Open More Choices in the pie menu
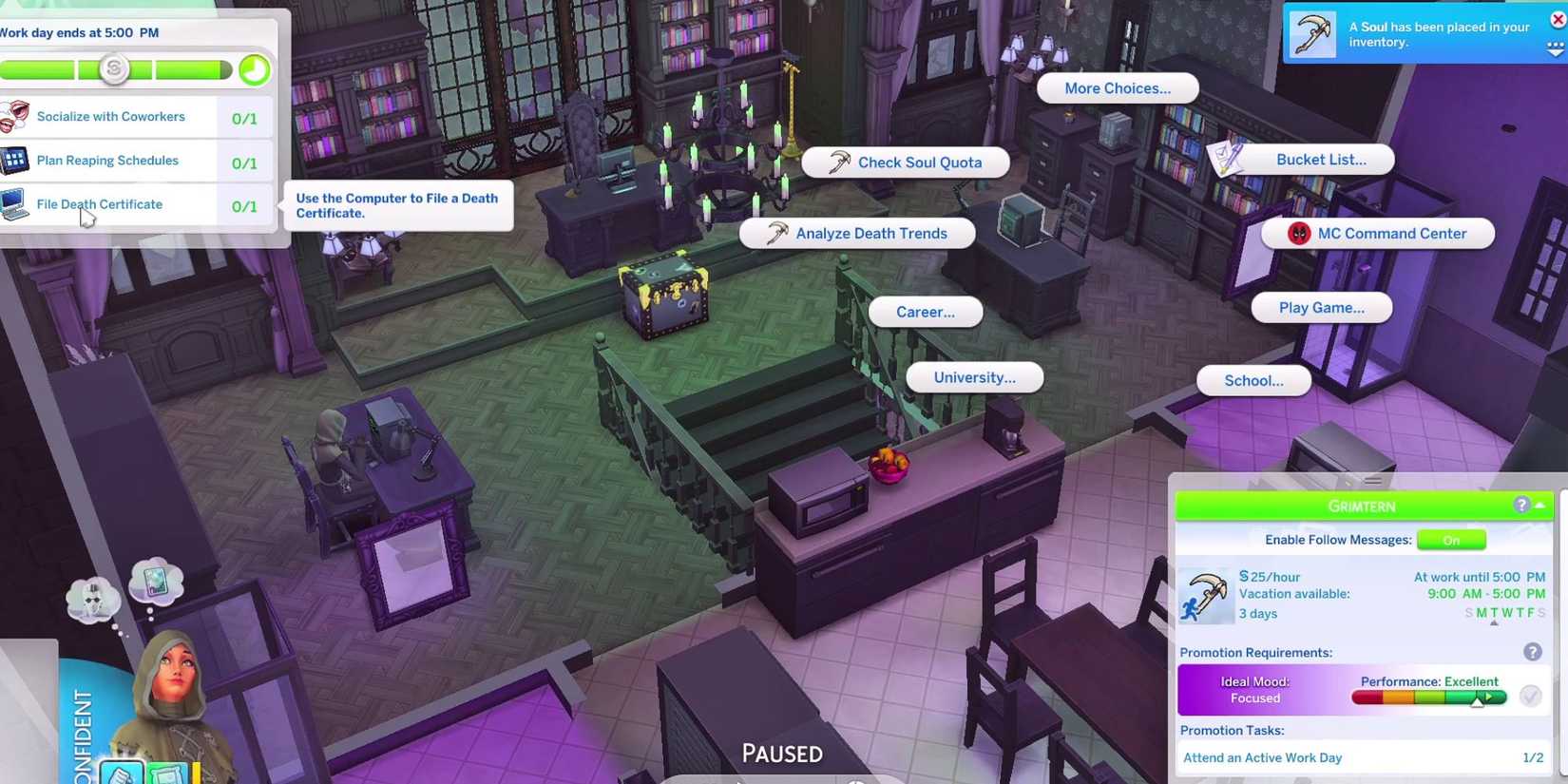The width and height of the screenshot is (1568, 784). click(1117, 87)
